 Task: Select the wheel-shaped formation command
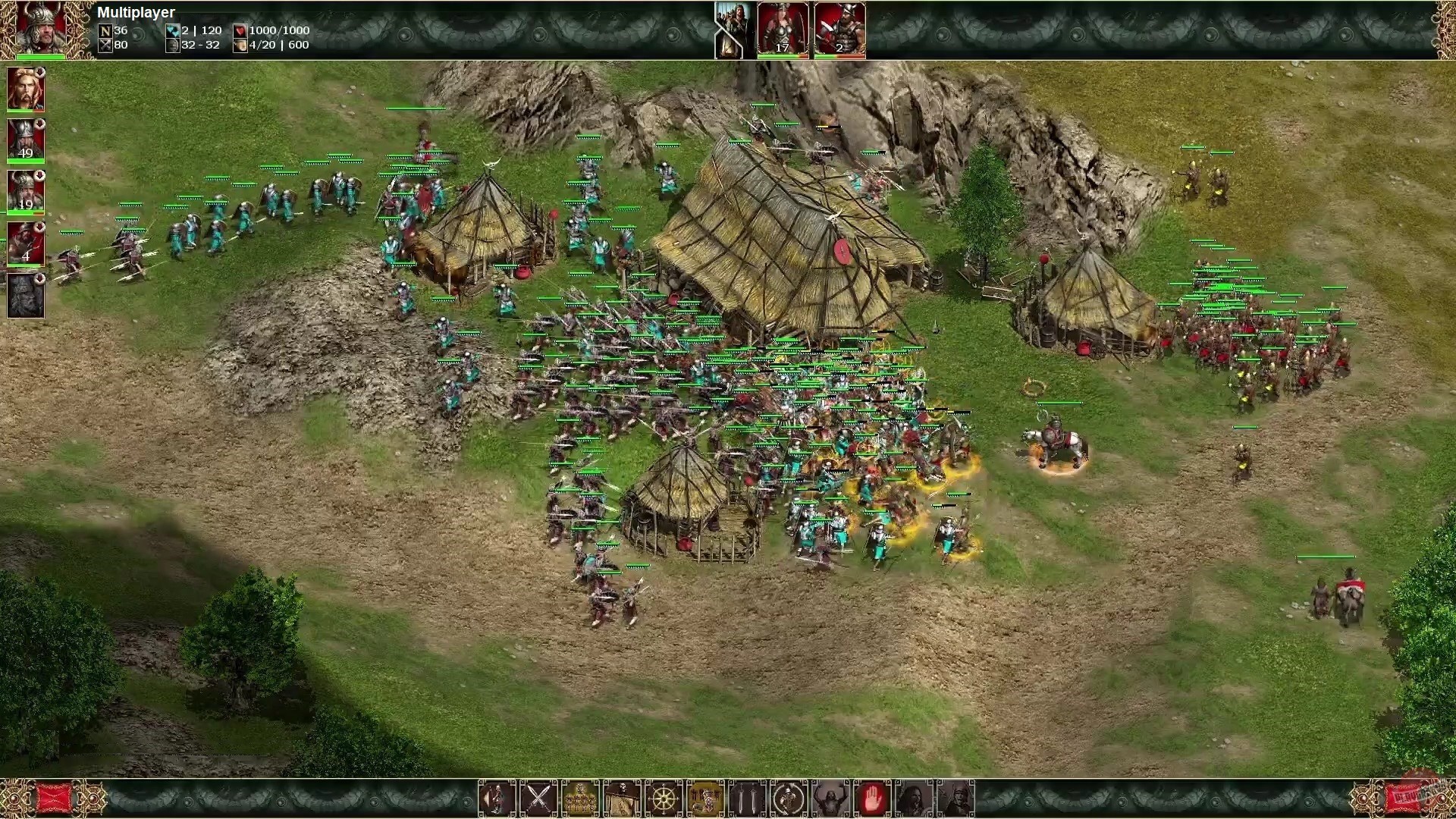pos(664,798)
